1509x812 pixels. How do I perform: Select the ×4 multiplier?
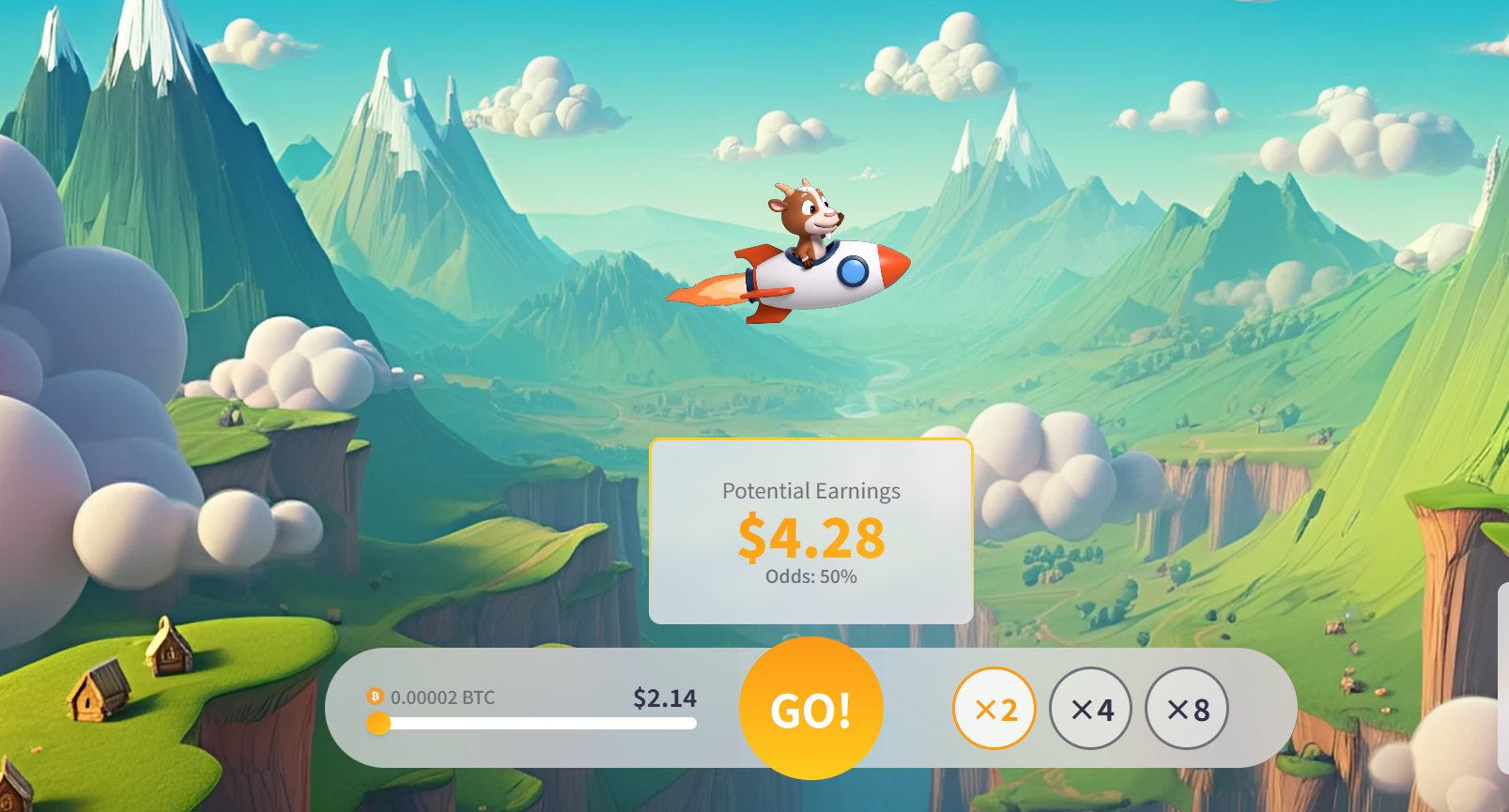1091,709
